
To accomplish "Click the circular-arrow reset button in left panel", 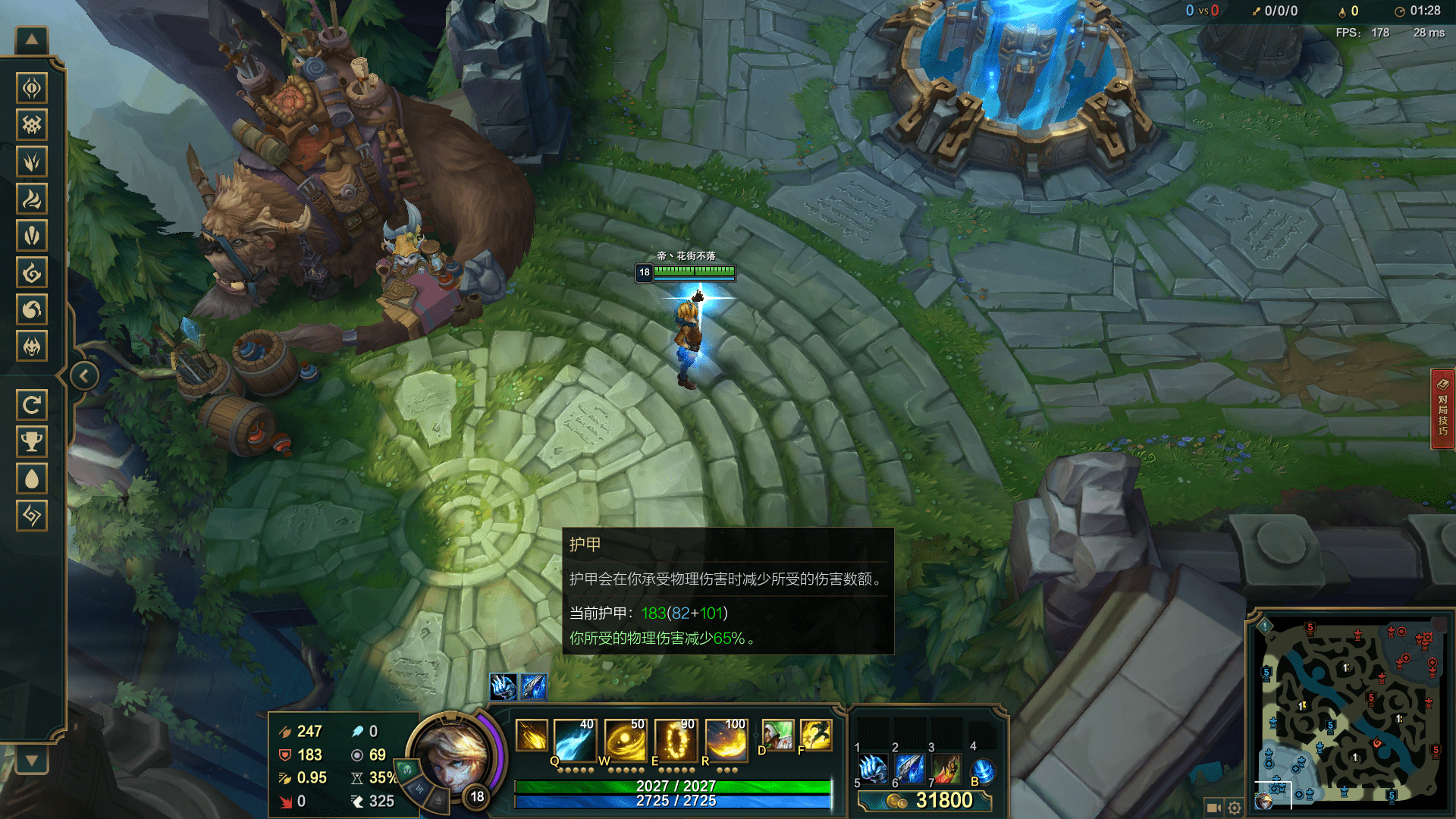I will click(x=32, y=405).
